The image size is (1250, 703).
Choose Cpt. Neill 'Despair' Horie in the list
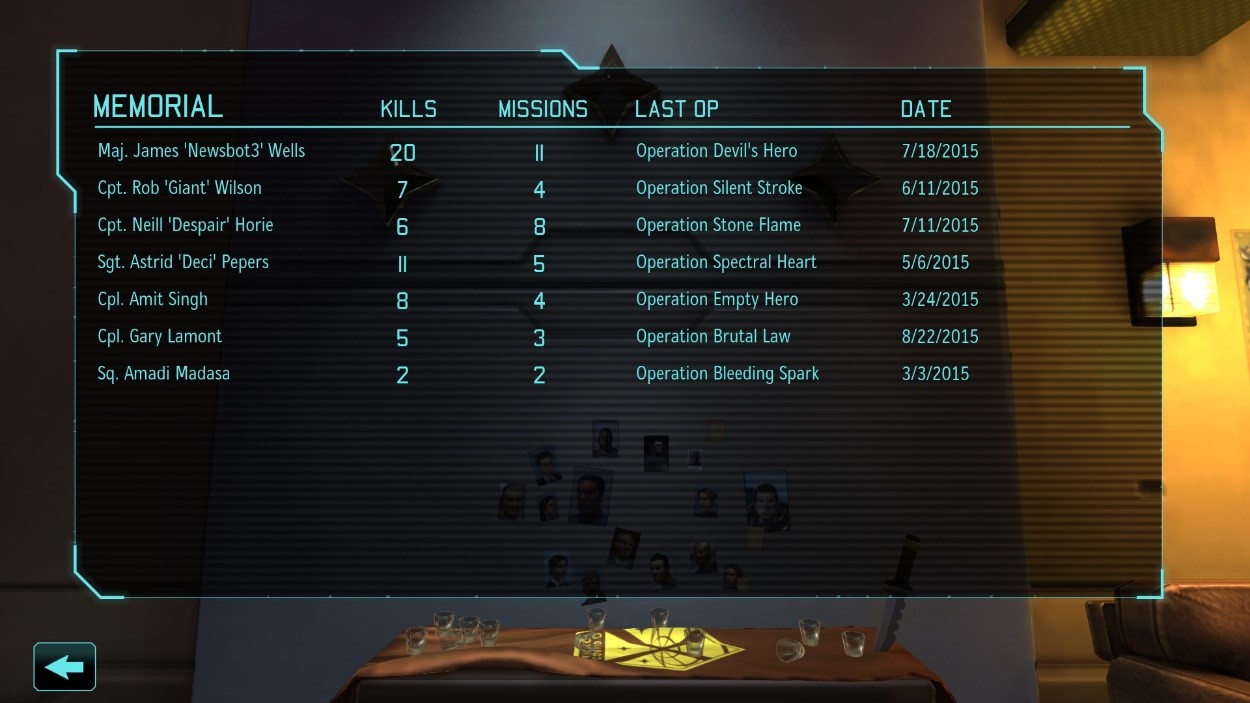(185, 225)
